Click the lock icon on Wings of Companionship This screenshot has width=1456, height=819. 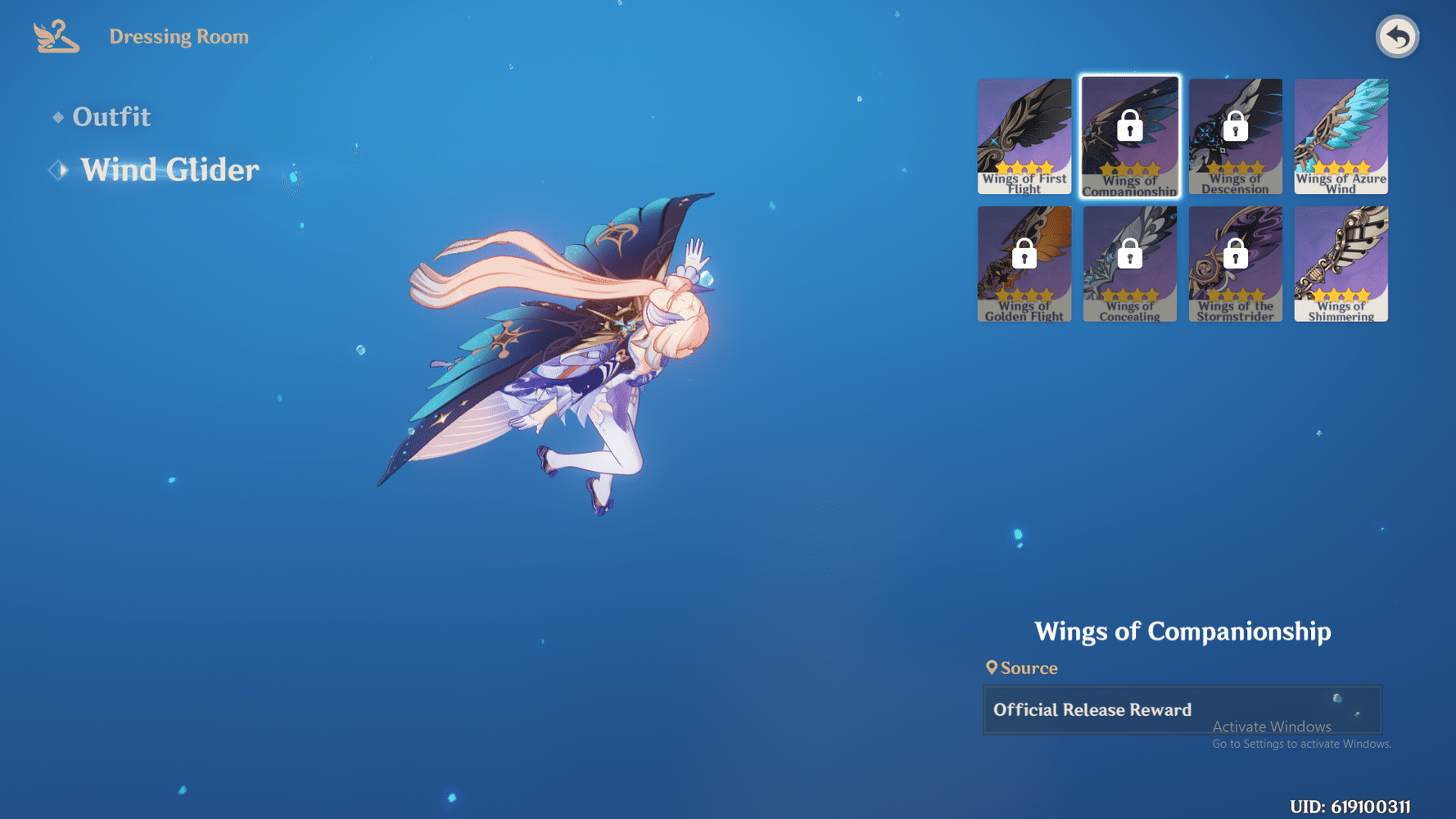pos(1130,127)
